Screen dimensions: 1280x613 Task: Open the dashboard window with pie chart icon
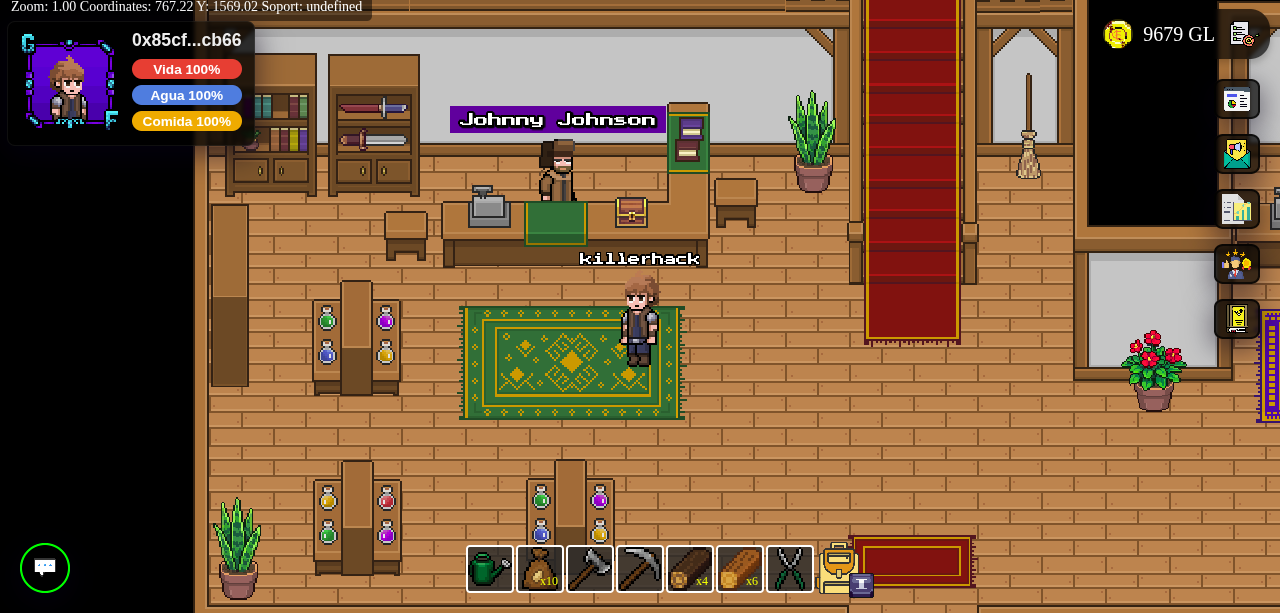point(1237,99)
